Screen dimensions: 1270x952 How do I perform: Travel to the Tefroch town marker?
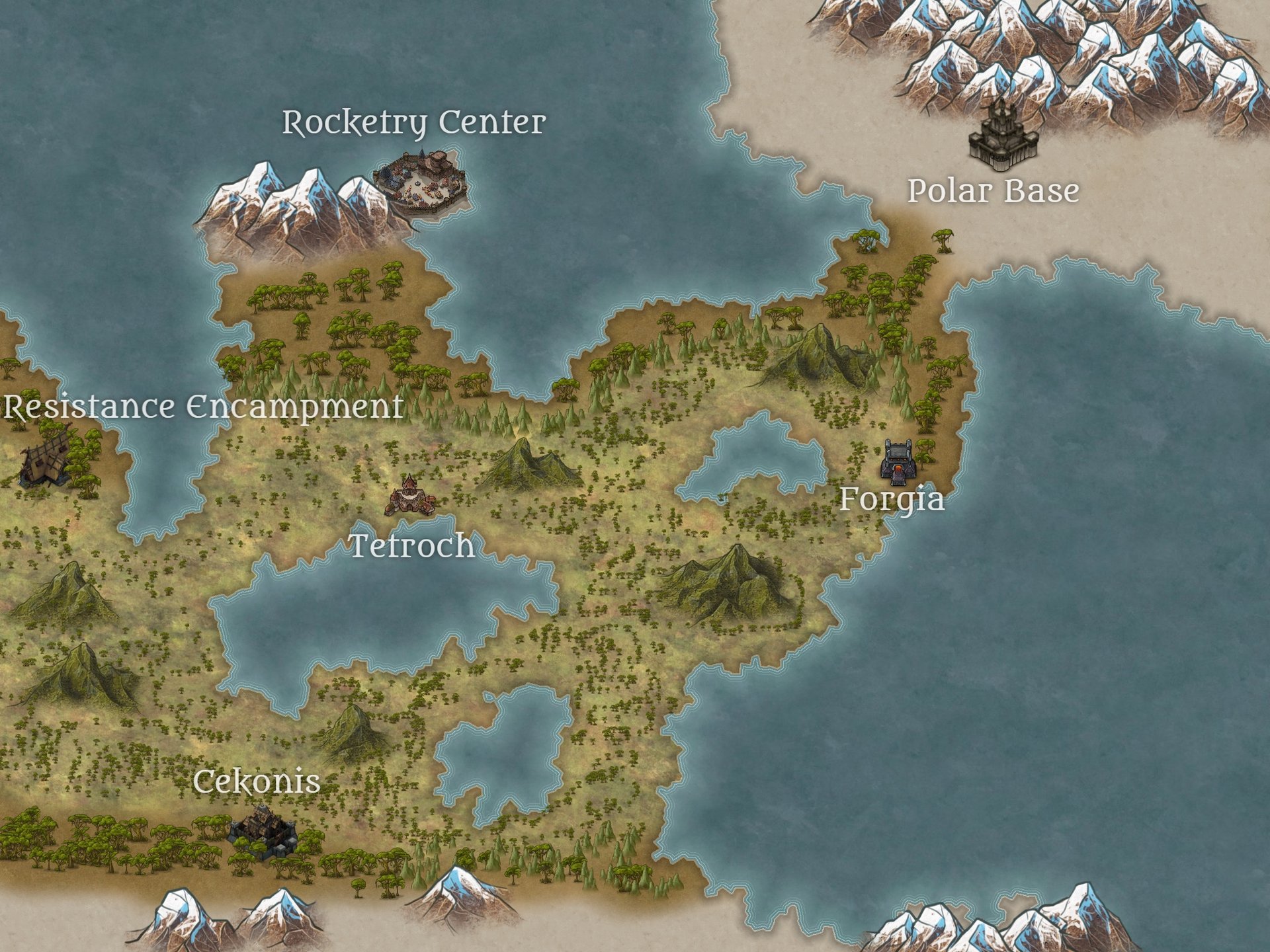[x=411, y=496]
